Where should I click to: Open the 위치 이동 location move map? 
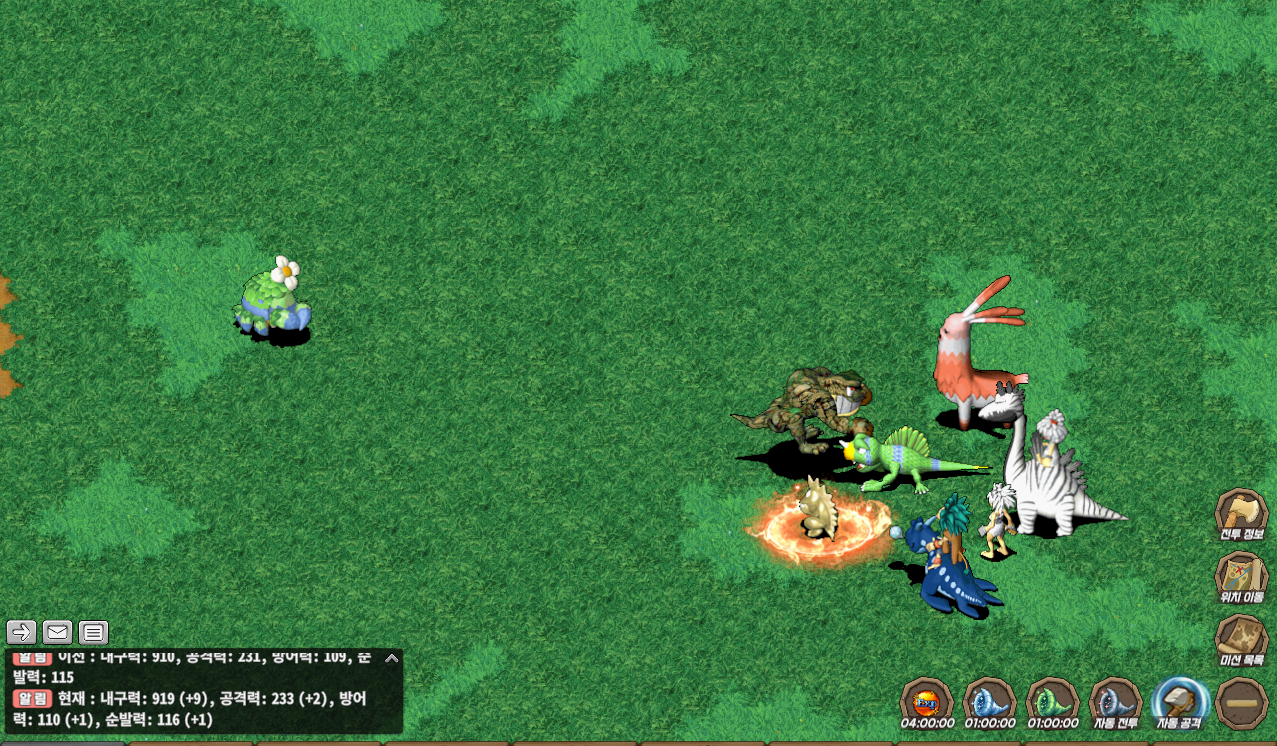pos(1241,575)
